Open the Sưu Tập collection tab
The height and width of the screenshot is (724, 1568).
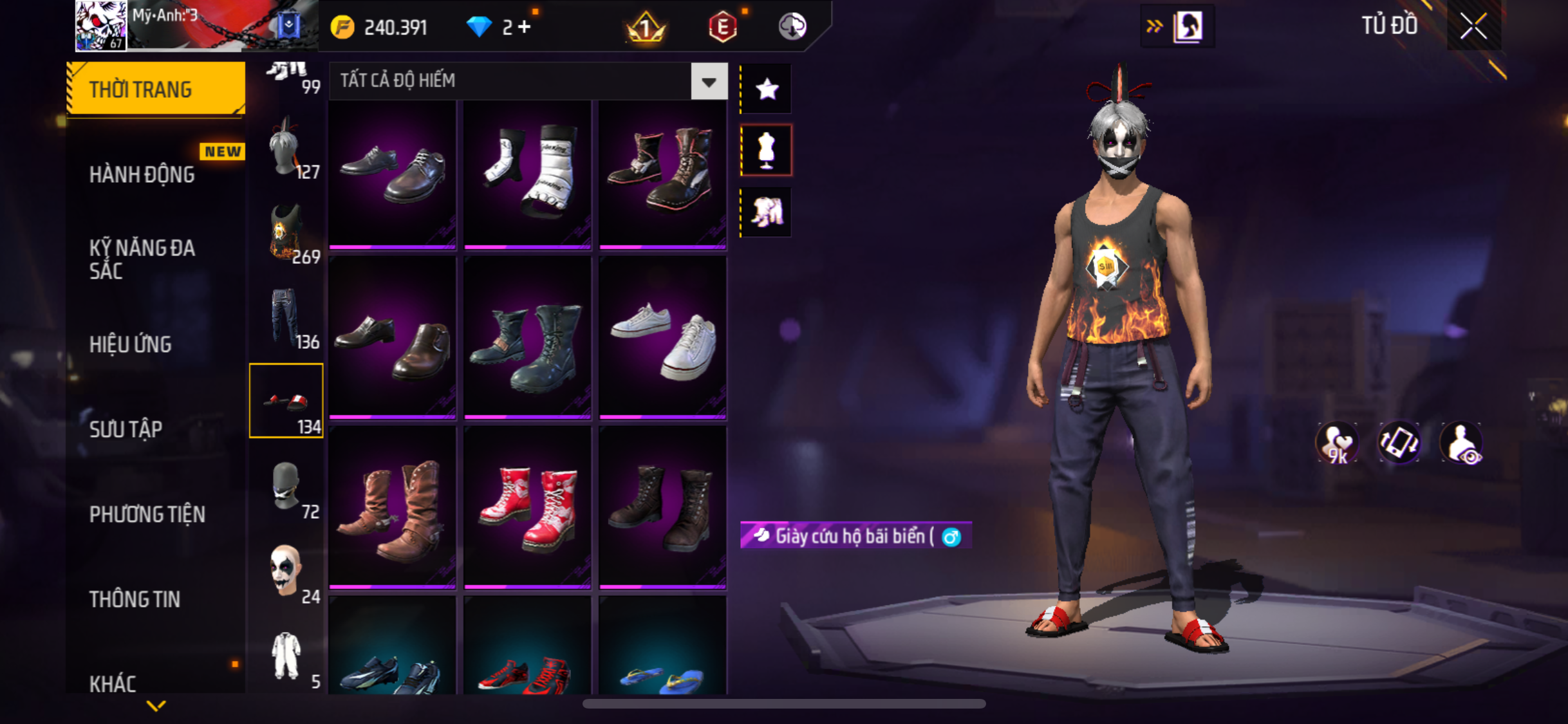pyautogui.click(x=126, y=429)
